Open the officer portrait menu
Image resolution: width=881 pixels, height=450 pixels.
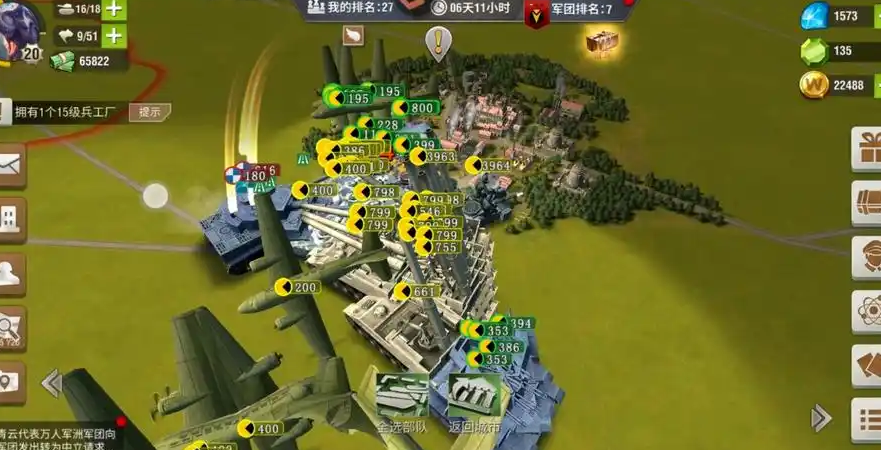pos(866,257)
